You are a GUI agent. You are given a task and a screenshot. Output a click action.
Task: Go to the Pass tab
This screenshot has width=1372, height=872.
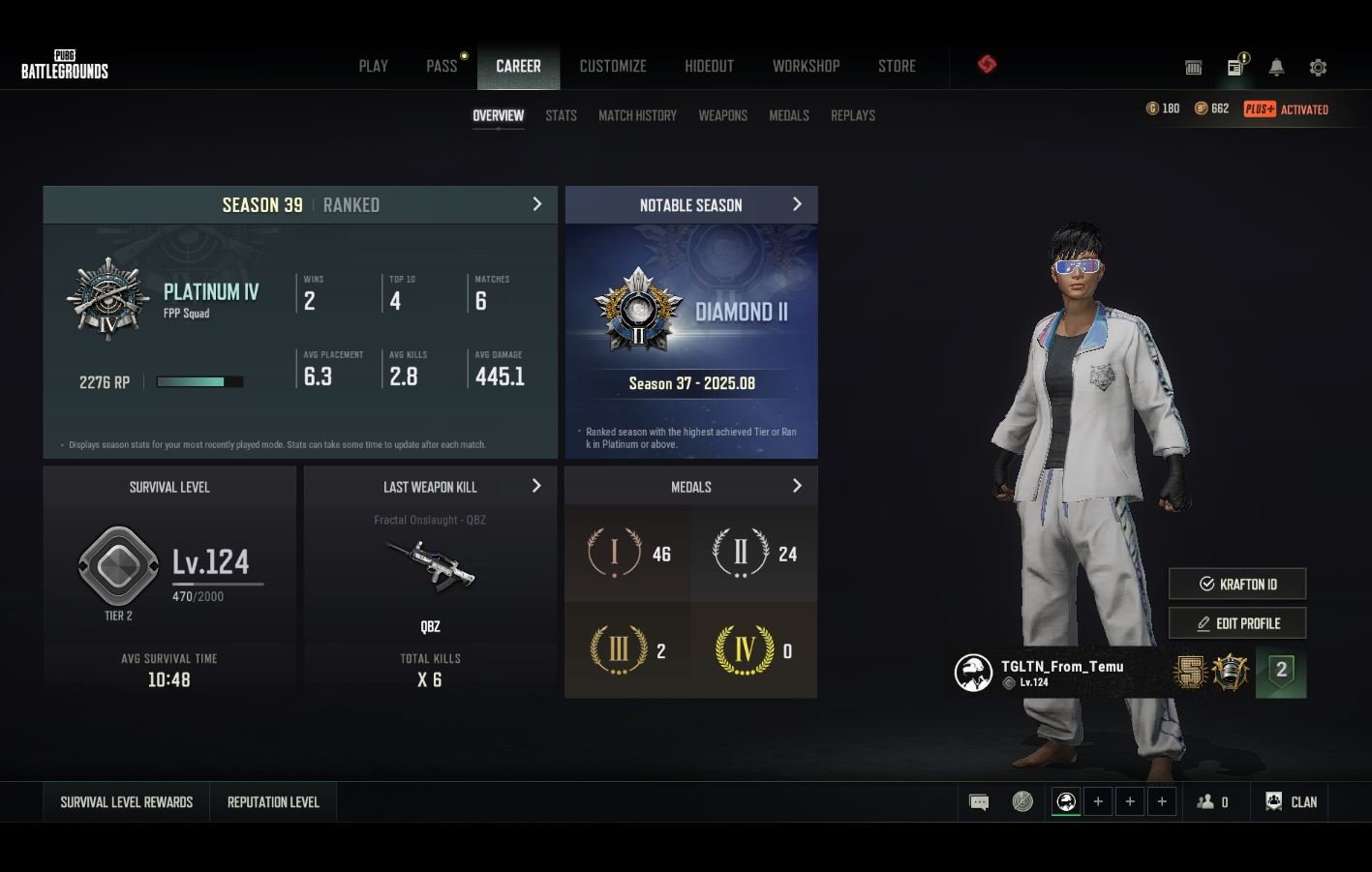pos(442,66)
